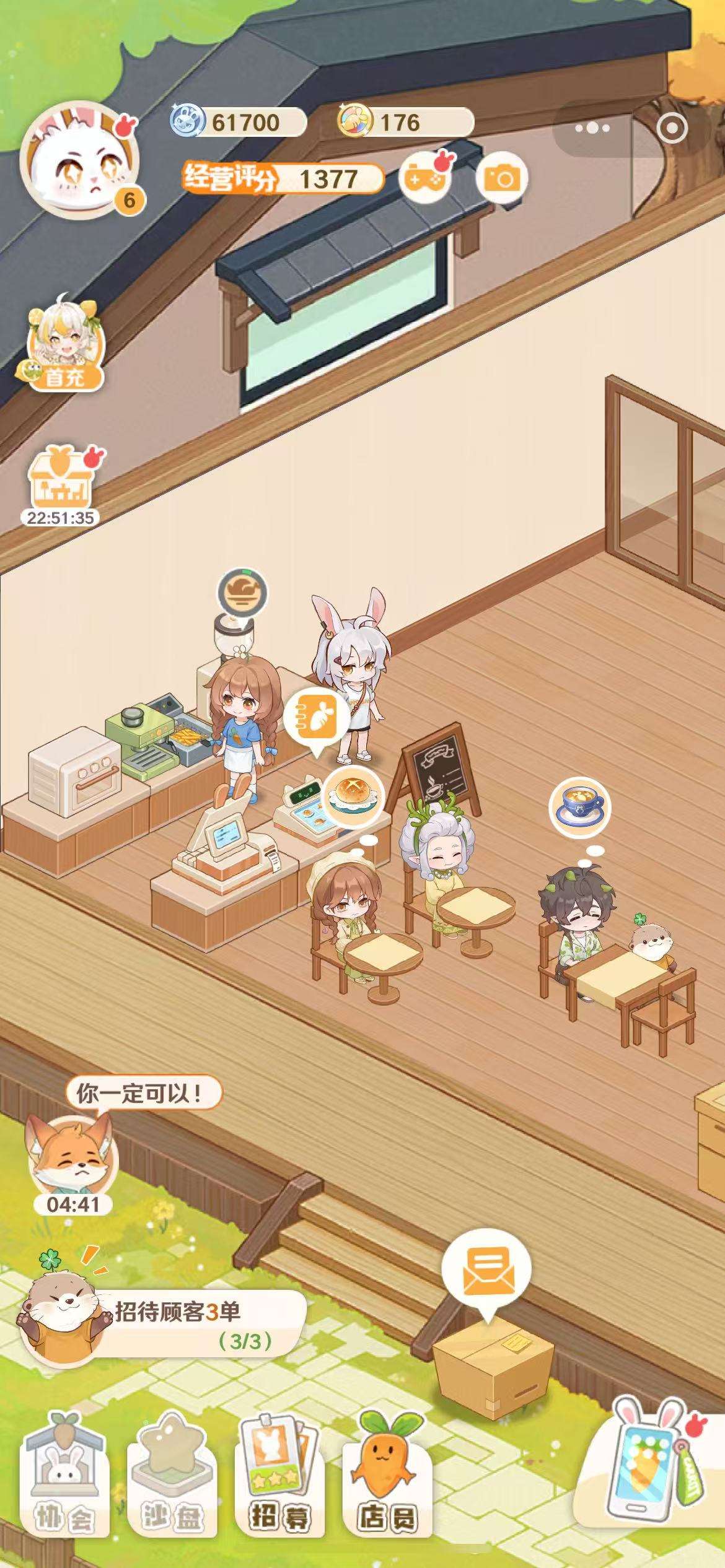
Task: Close the mini-program with circle button
Action: coord(672,128)
